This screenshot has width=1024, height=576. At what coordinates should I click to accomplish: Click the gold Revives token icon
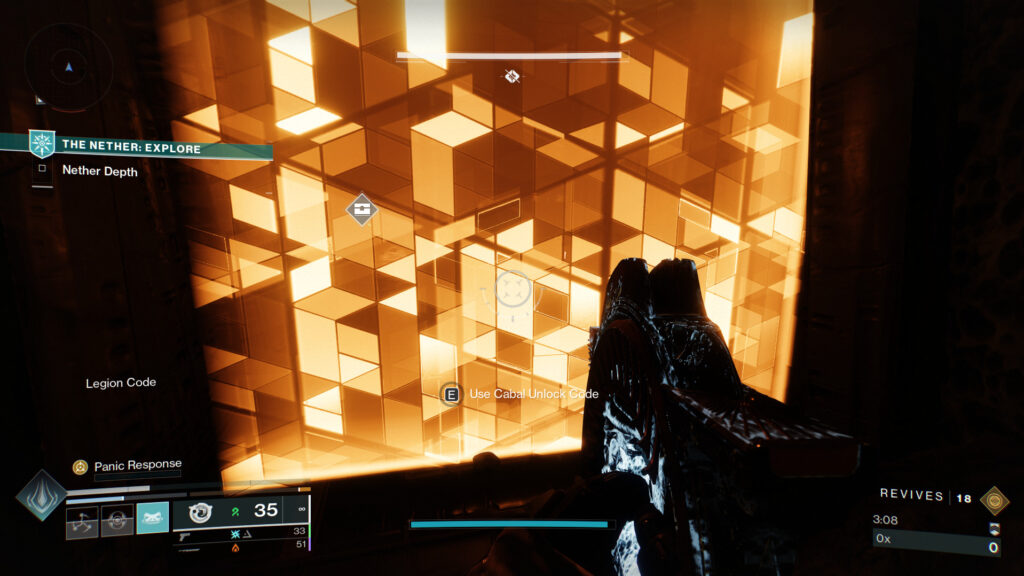point(993,500)
